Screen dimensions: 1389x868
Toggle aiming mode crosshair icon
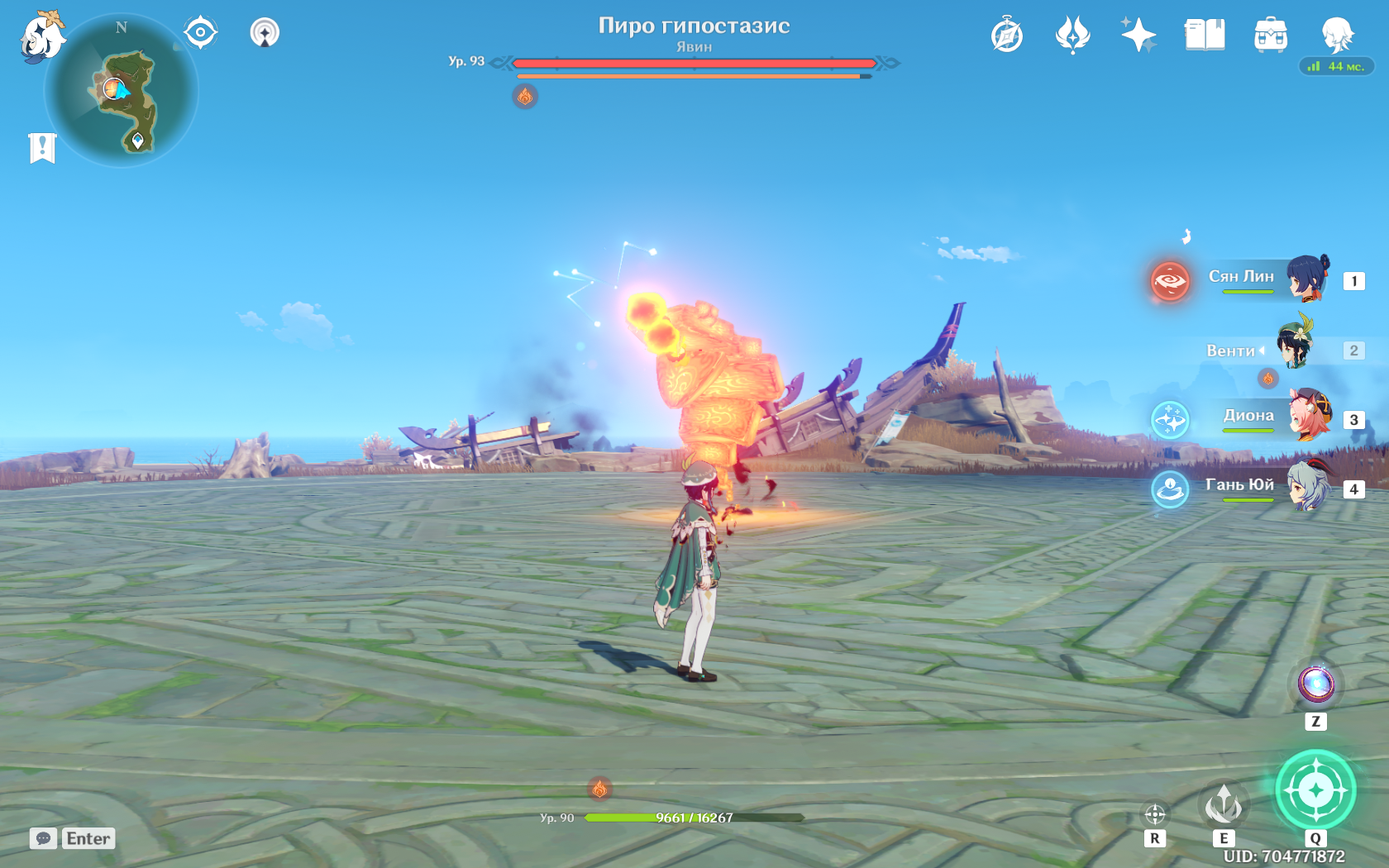point(1155,814)
